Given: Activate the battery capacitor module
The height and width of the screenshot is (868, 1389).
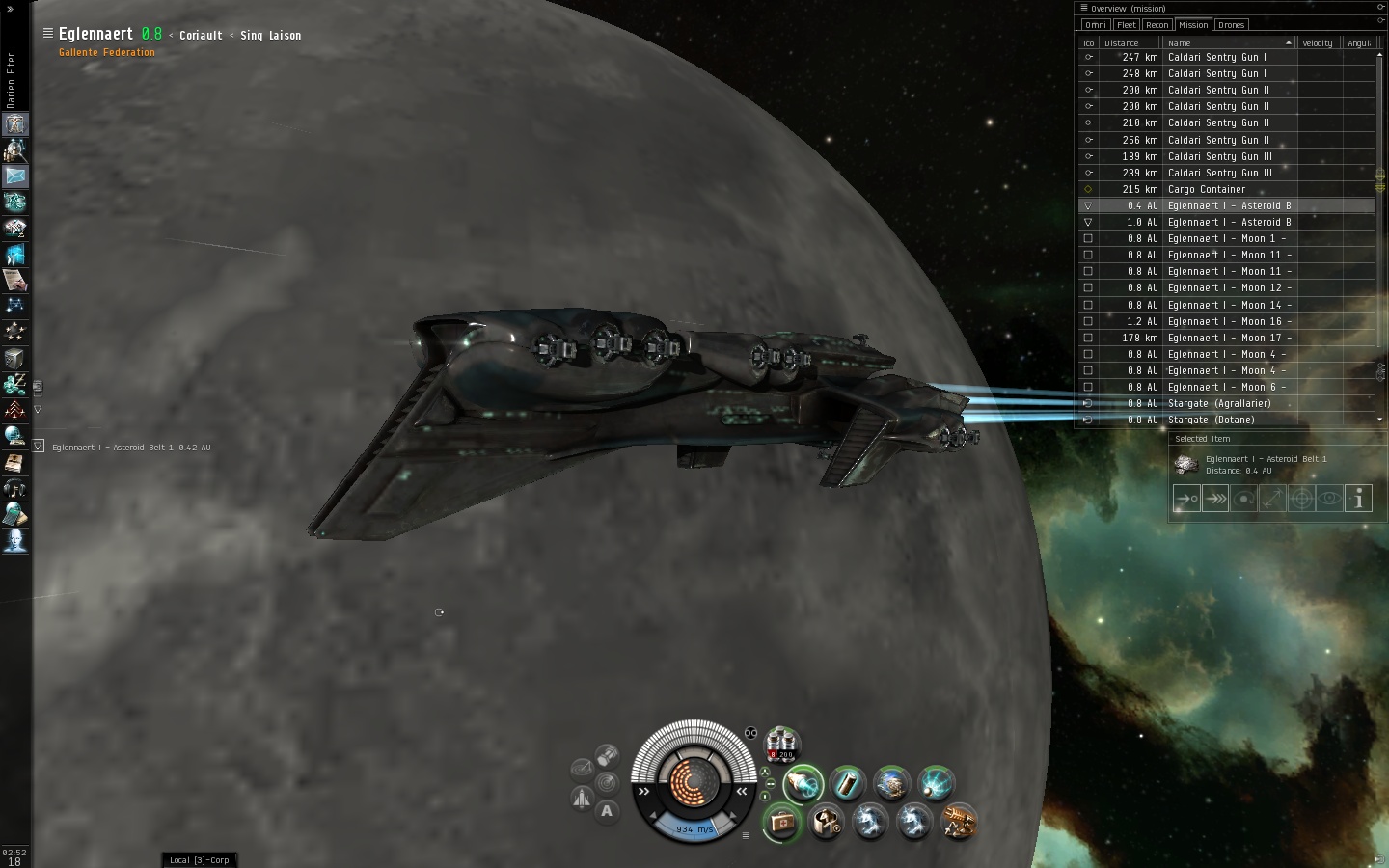Looking at the screenshot, I should tap(847, 784).
